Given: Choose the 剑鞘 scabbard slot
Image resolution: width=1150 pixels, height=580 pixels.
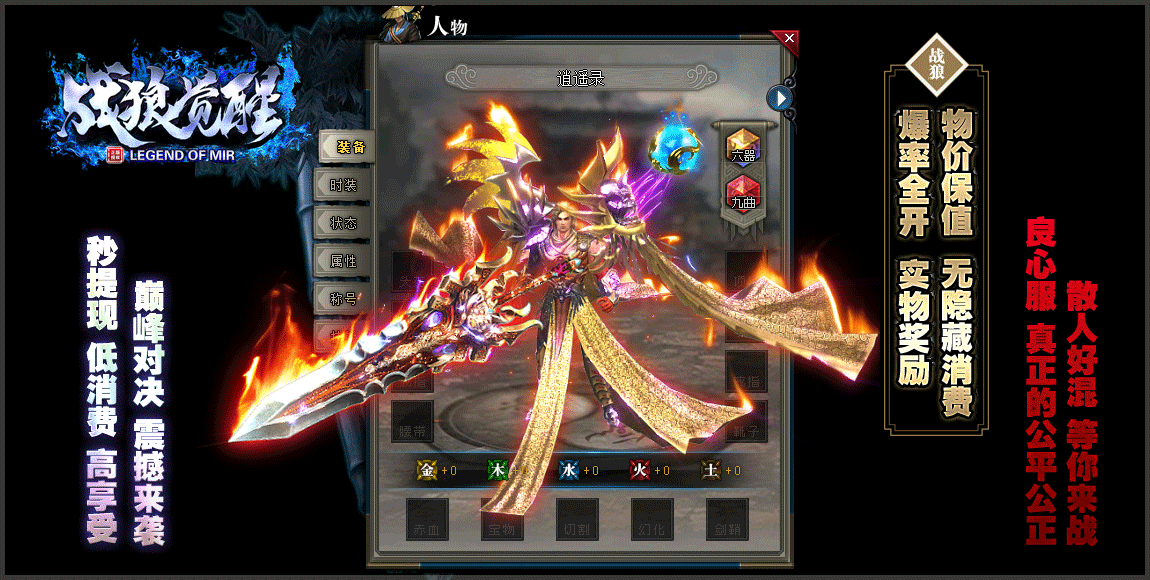Looking at the screenshot, I should (727, 519).
